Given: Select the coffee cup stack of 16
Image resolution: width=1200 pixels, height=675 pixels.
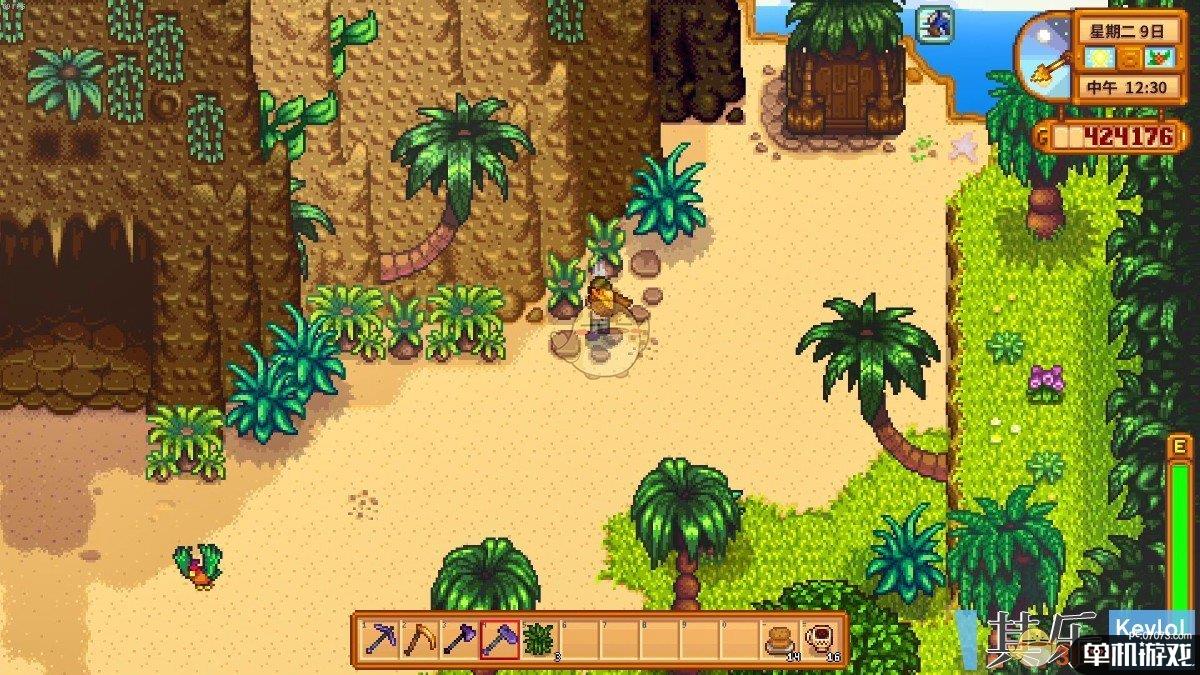Looking at the screenshot, I should click(820, 638).
